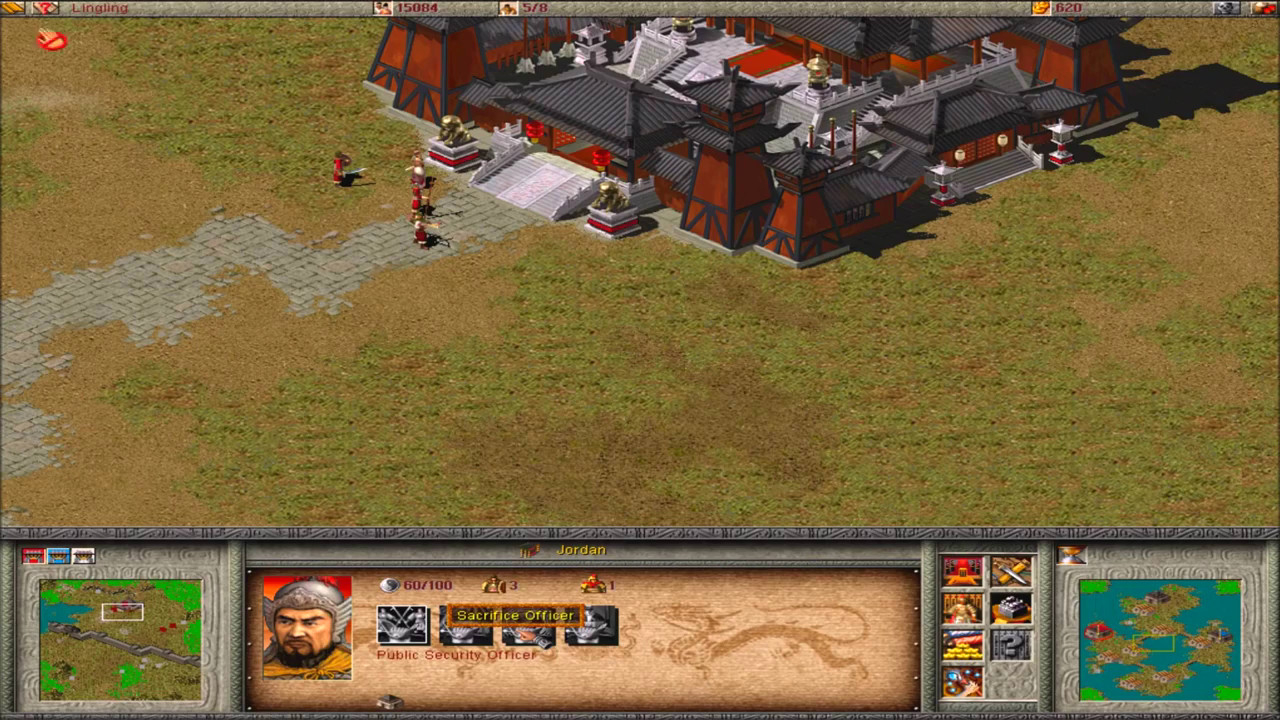Click the Public Security Officer label
Image resolution: width=1280 pixels, height=720 pixels.
455,655
